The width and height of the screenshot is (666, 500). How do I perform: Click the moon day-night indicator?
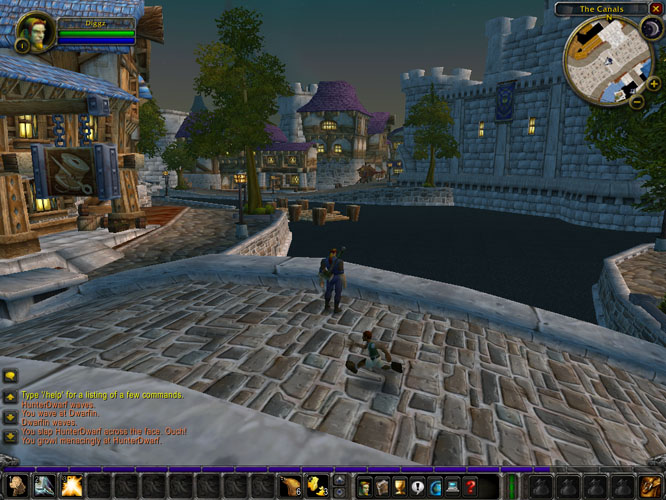coord(649,31)
